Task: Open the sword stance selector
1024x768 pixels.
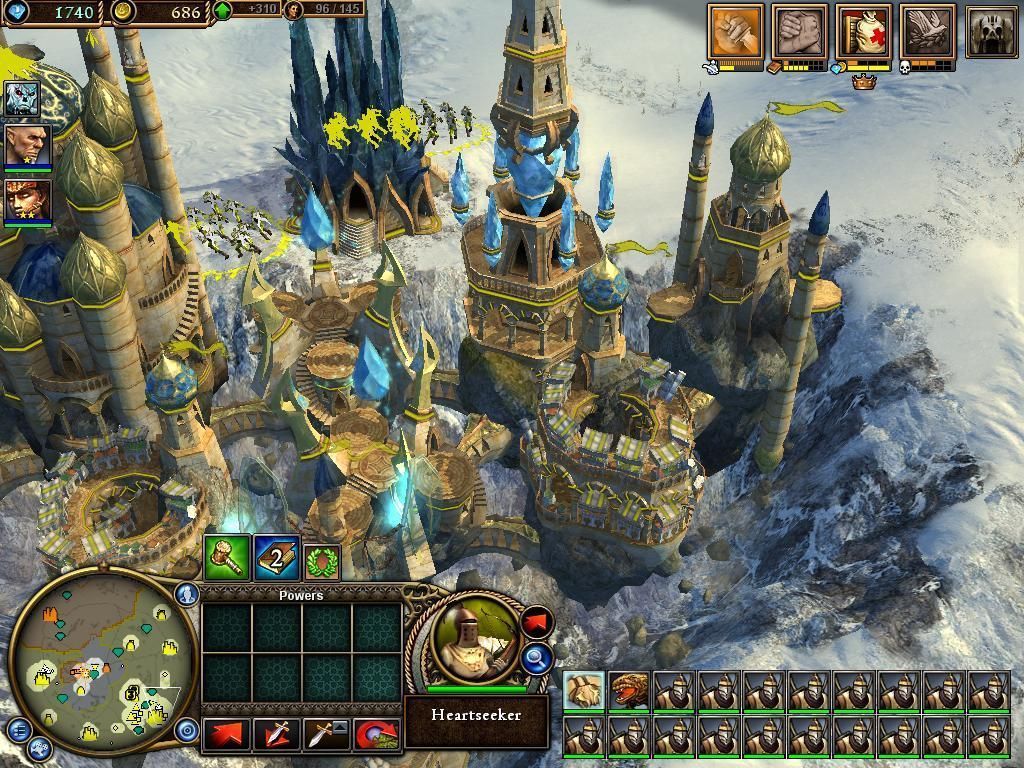Action: coord(325,734)
